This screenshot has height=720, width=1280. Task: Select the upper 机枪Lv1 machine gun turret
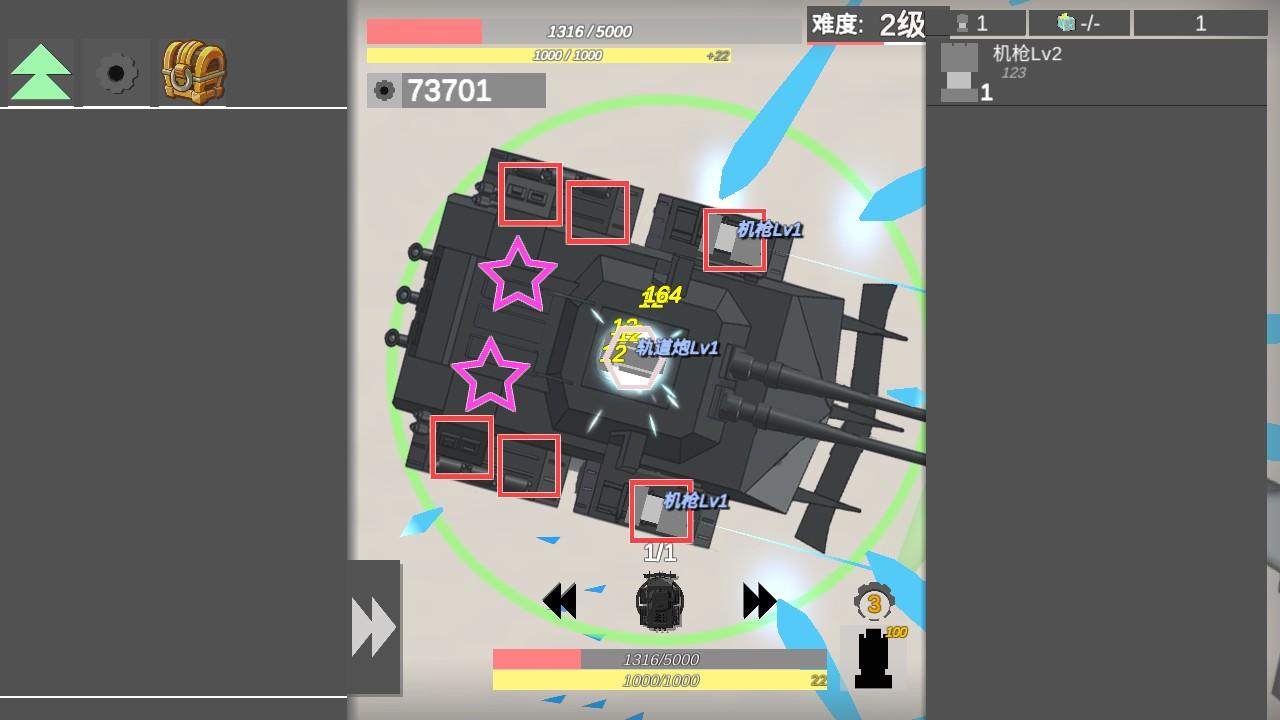pos(735,240)
